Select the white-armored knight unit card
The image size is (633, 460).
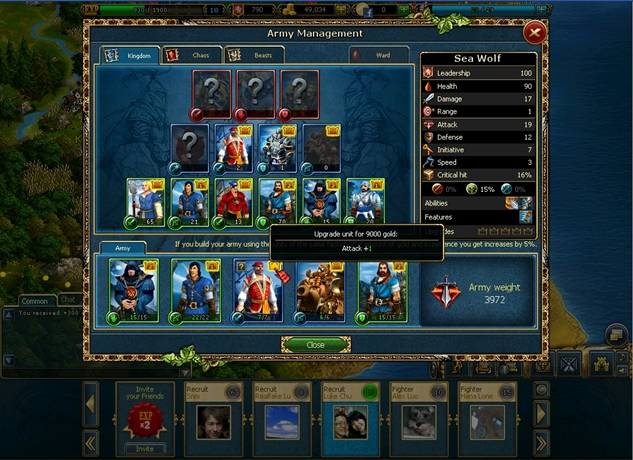[x=365, y=200]
